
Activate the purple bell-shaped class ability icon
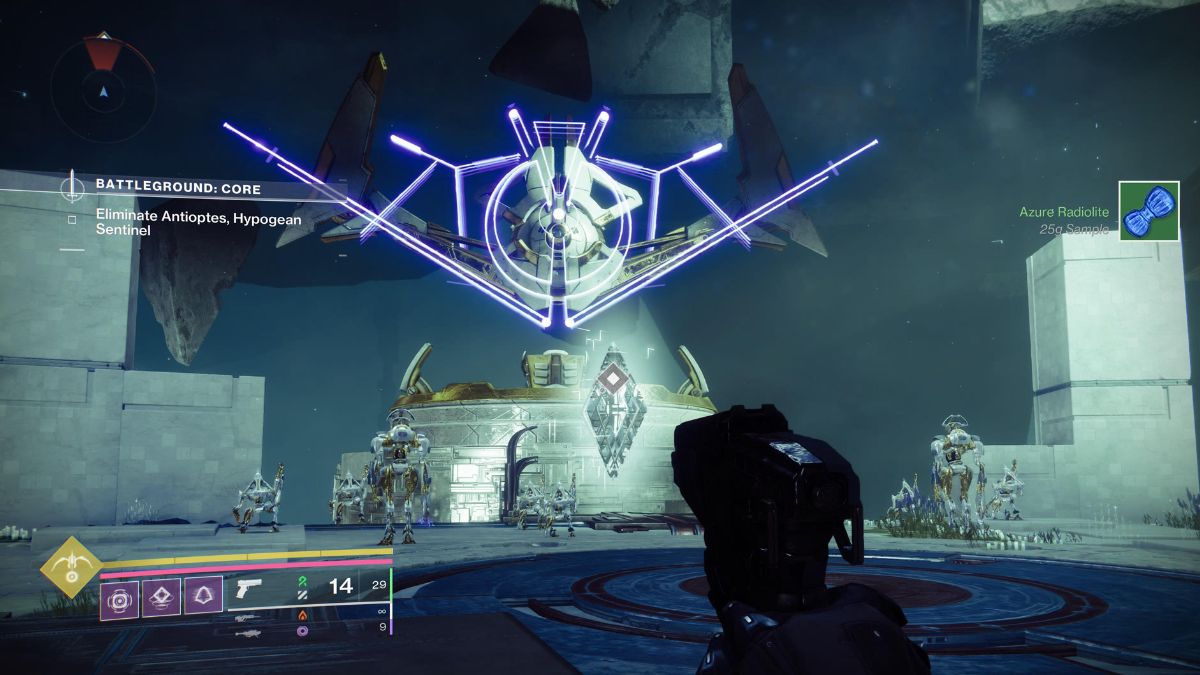click(x=203, y=597)
